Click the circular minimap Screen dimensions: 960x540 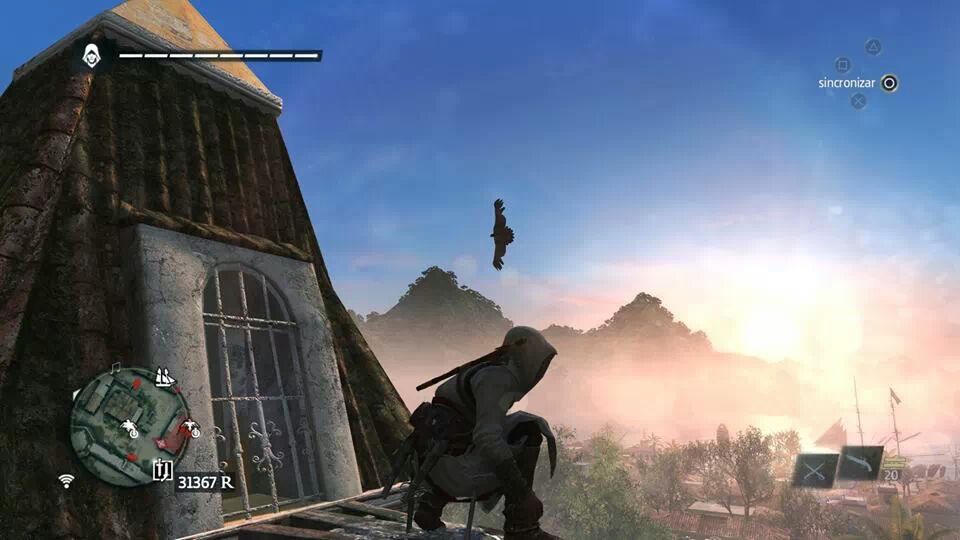click(x=129, y=425)
